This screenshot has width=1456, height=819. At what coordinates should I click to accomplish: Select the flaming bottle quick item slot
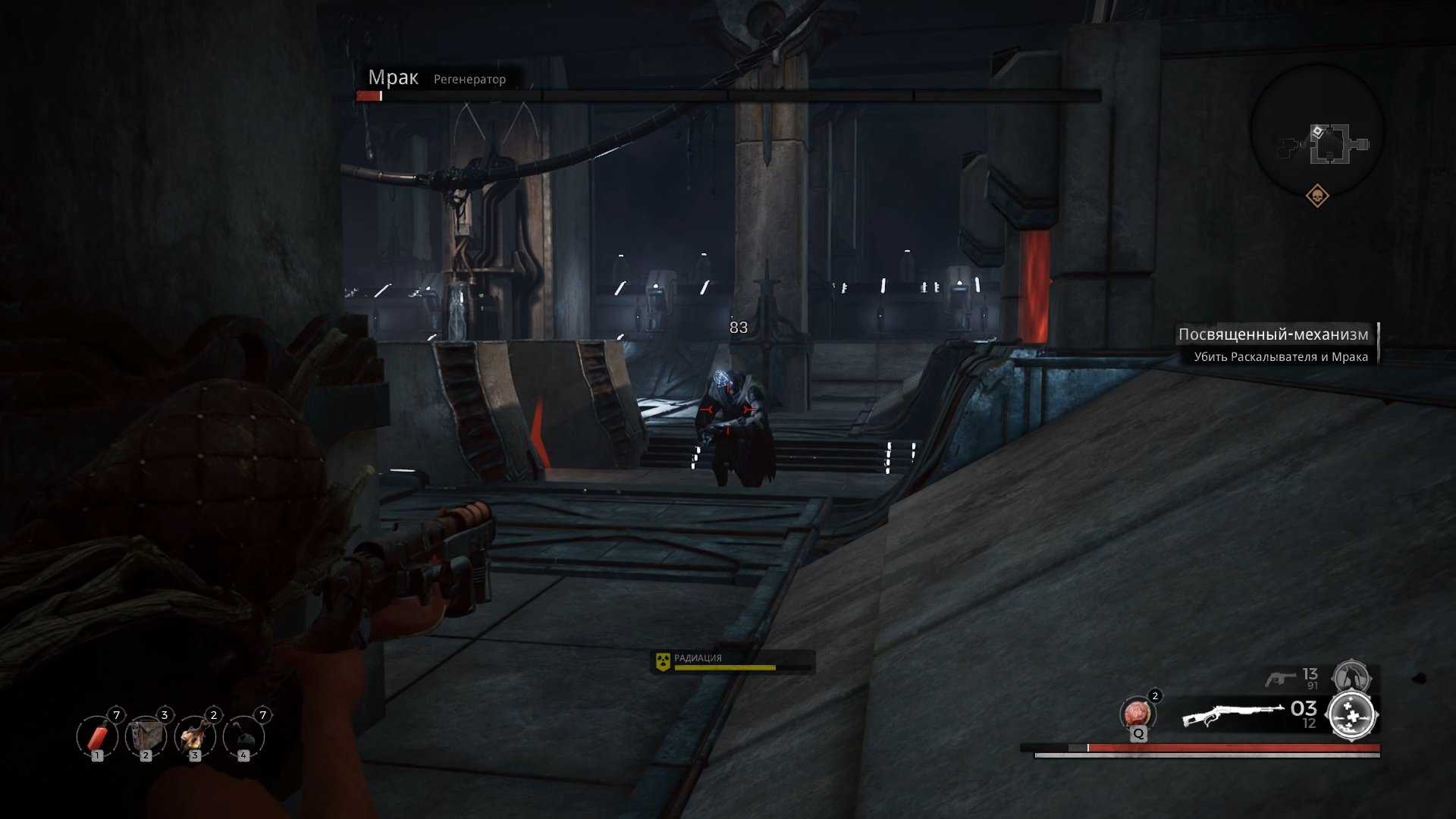[195, 736]
